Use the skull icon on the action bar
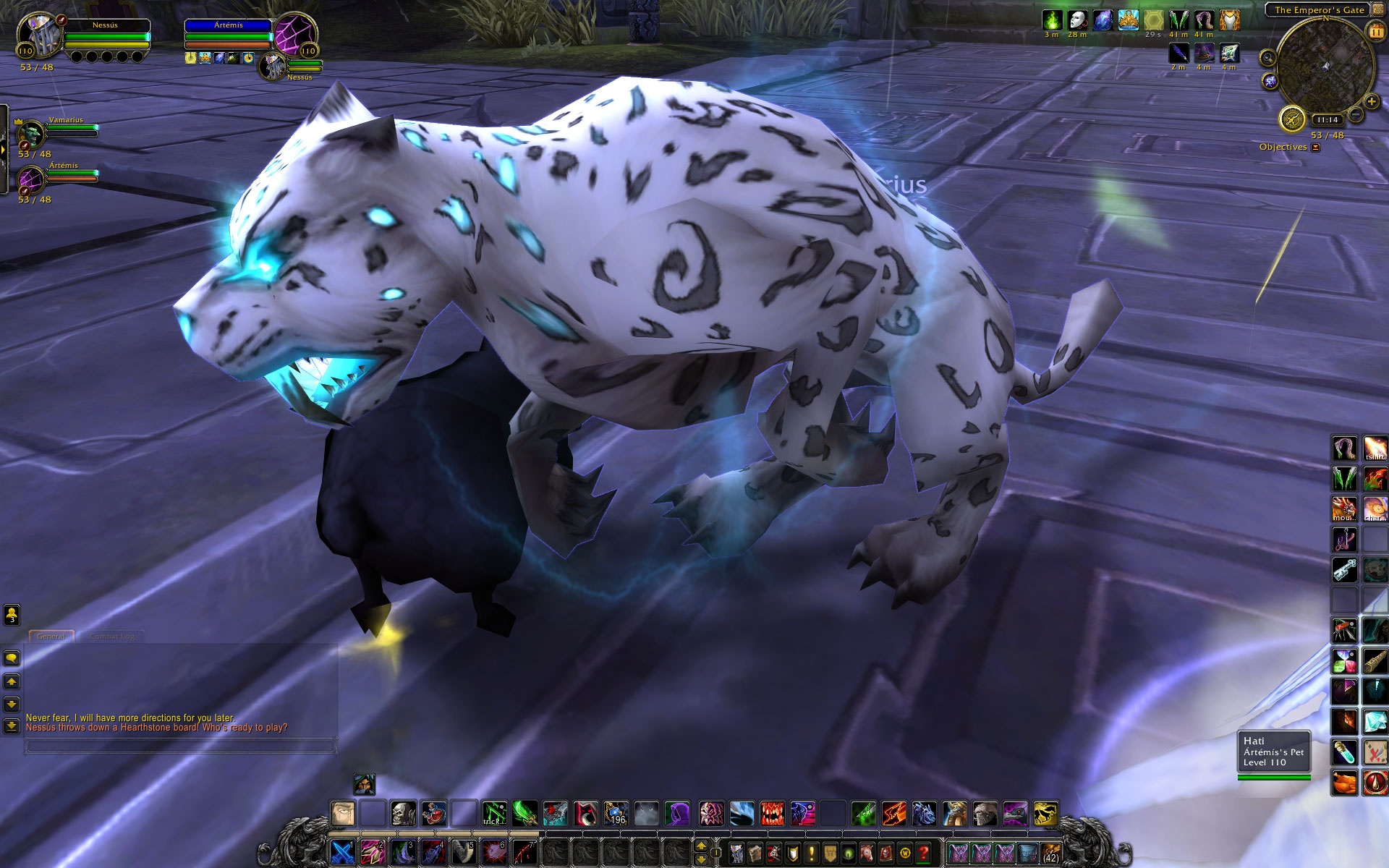 tap(403, 814)
